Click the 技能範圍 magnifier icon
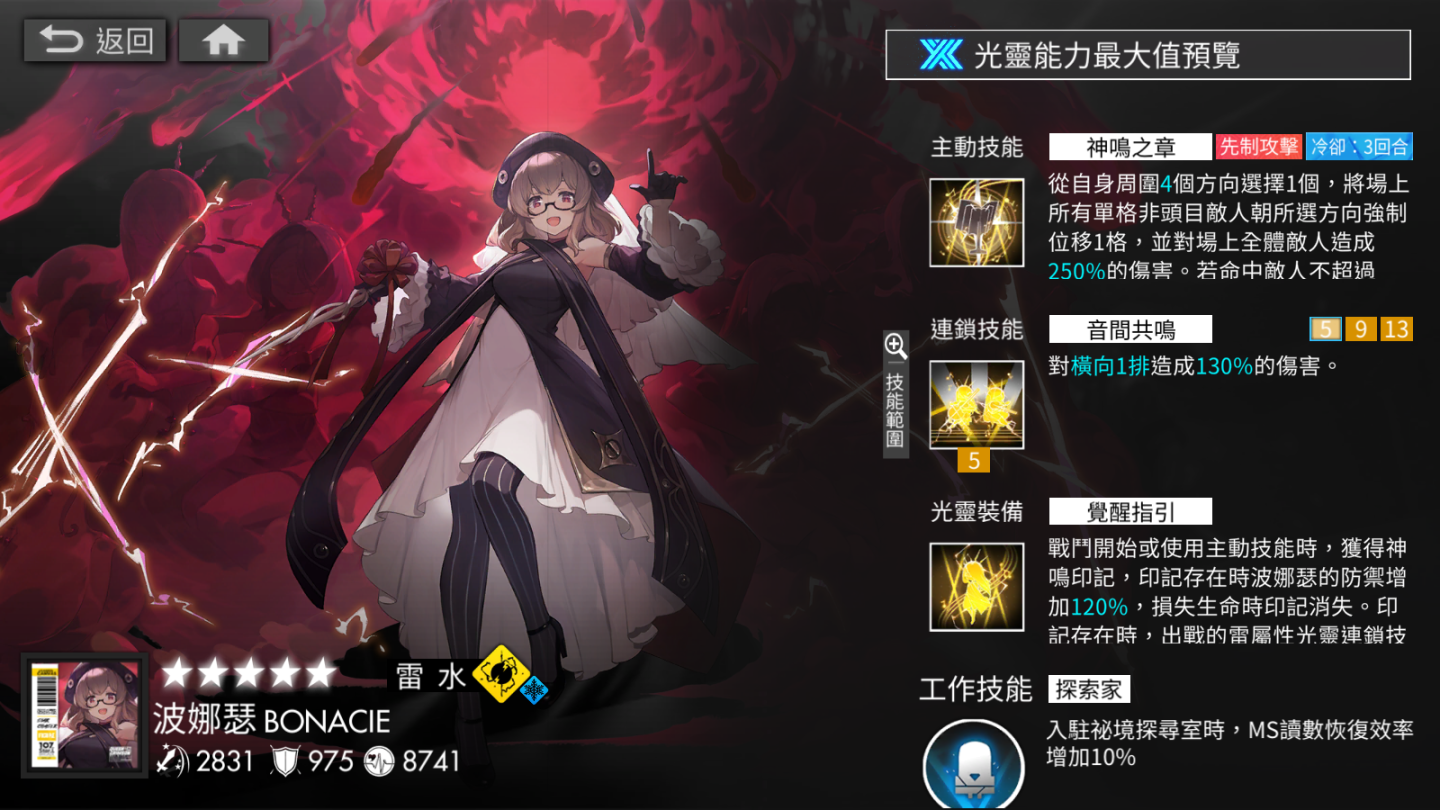 point(895,347)
